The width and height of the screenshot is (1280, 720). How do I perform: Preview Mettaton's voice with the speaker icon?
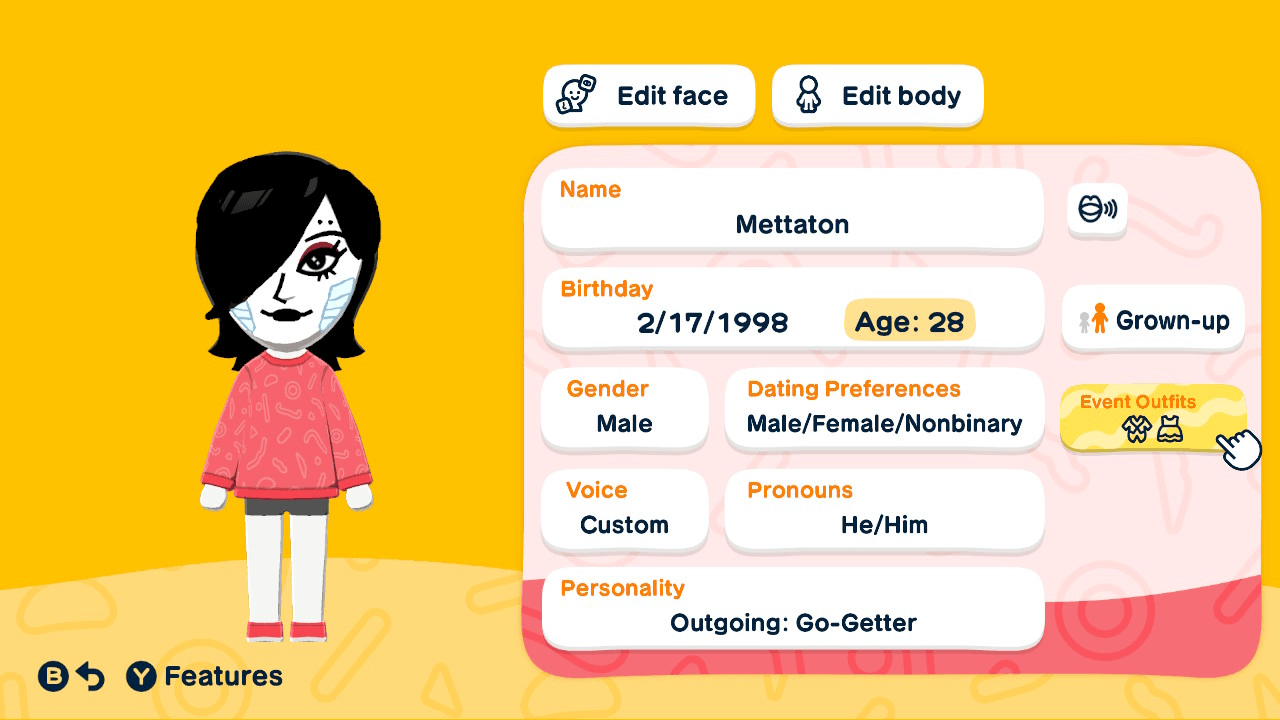pos(1096,211)
